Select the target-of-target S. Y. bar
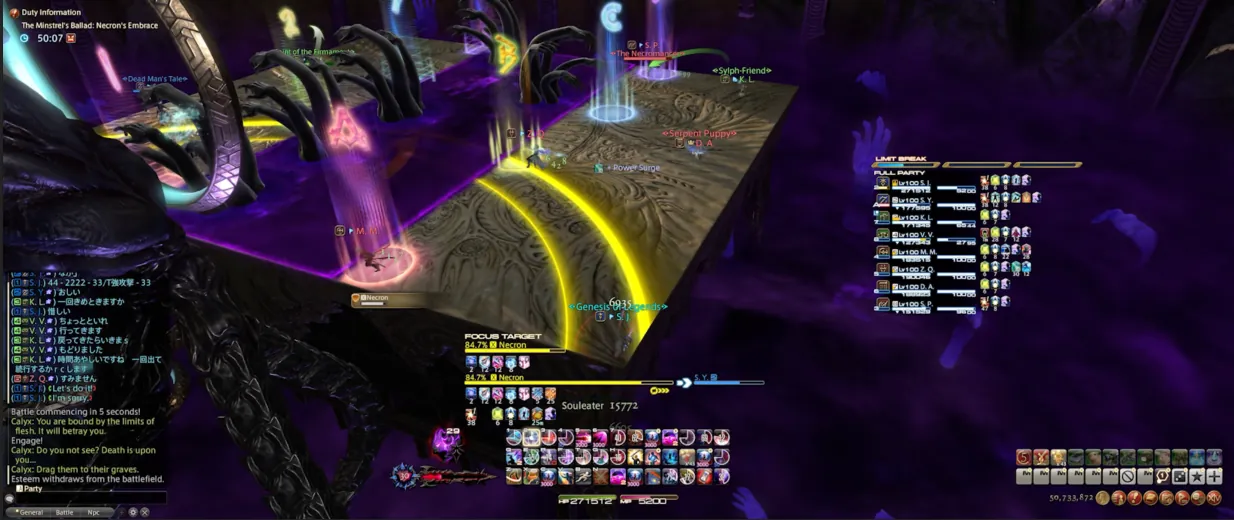Image resolution: width=1234 pixels, height=520 pixels. [722, 381]
